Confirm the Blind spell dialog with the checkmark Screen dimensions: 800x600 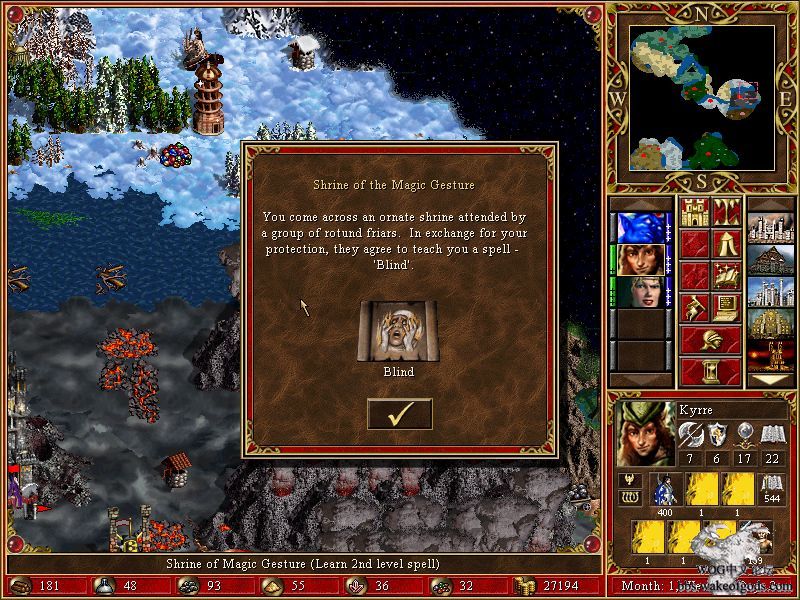click(x=399, y=414)
